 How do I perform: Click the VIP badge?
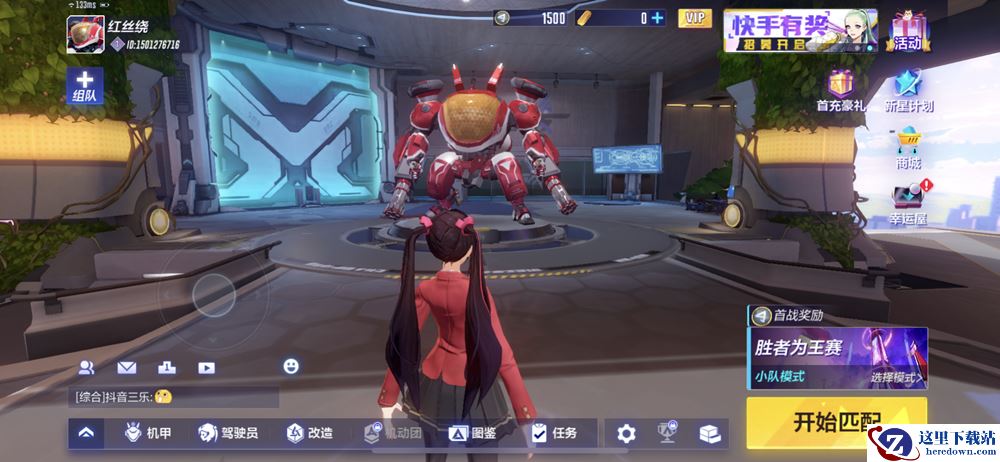pos(694,18)
